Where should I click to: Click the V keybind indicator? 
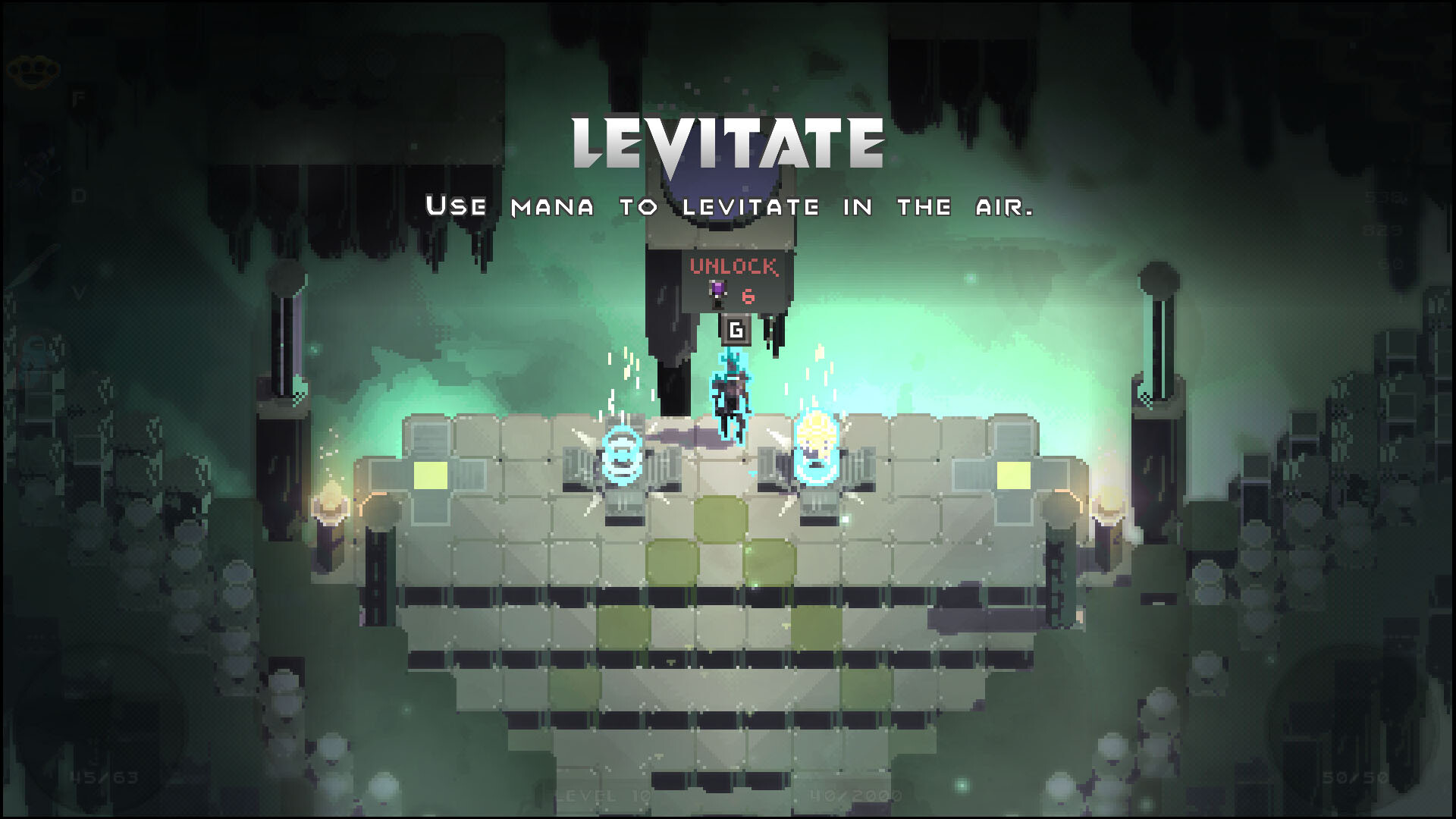pos(80,291)
